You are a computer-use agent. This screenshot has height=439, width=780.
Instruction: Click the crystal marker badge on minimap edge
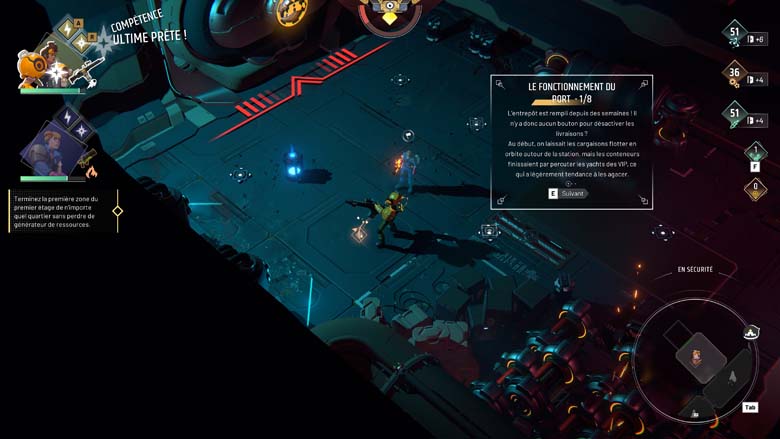(750, 332)
